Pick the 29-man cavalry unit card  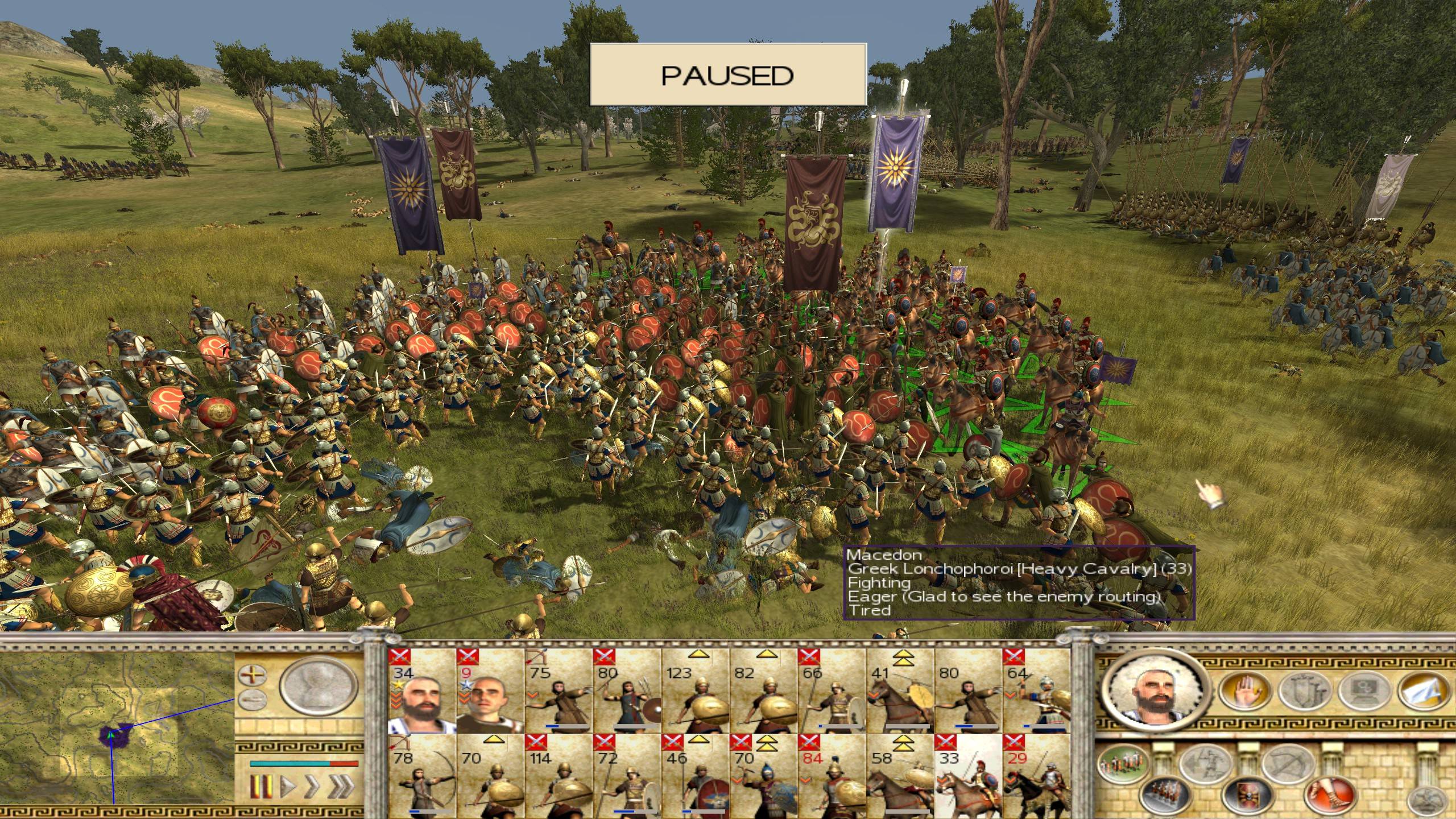[1036, 777]
